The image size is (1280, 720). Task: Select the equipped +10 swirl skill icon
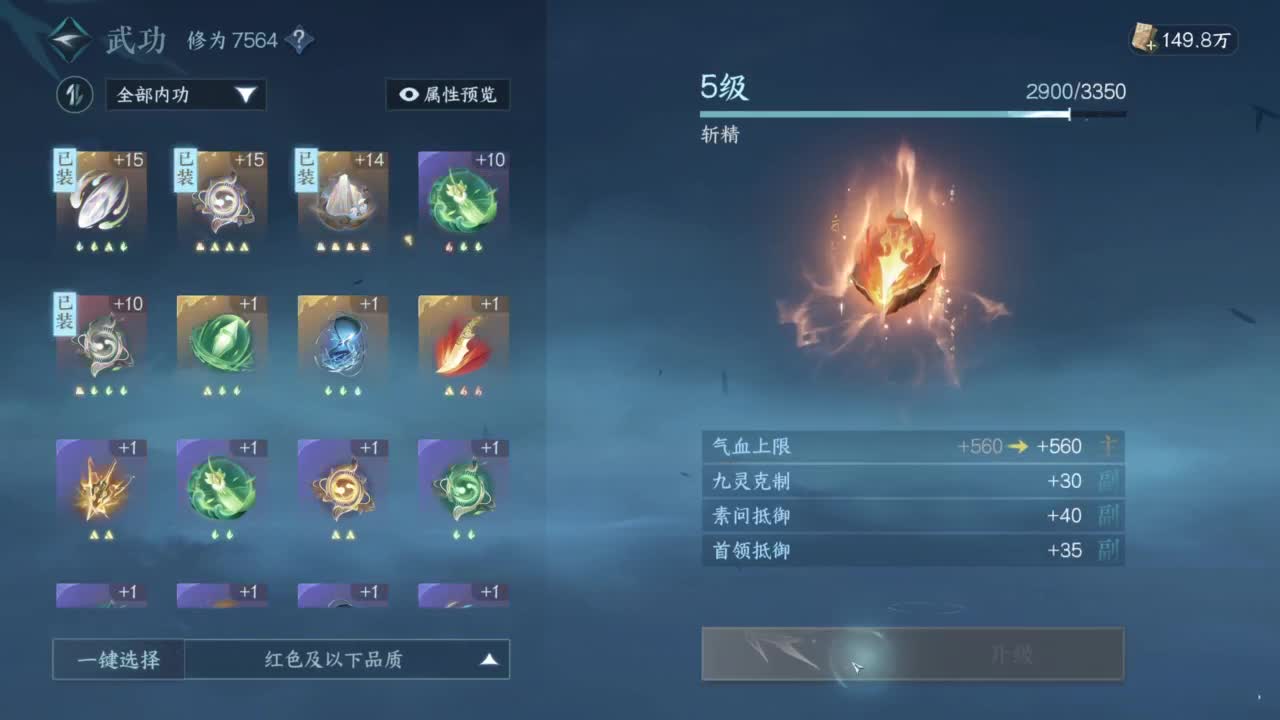point(100,340)
